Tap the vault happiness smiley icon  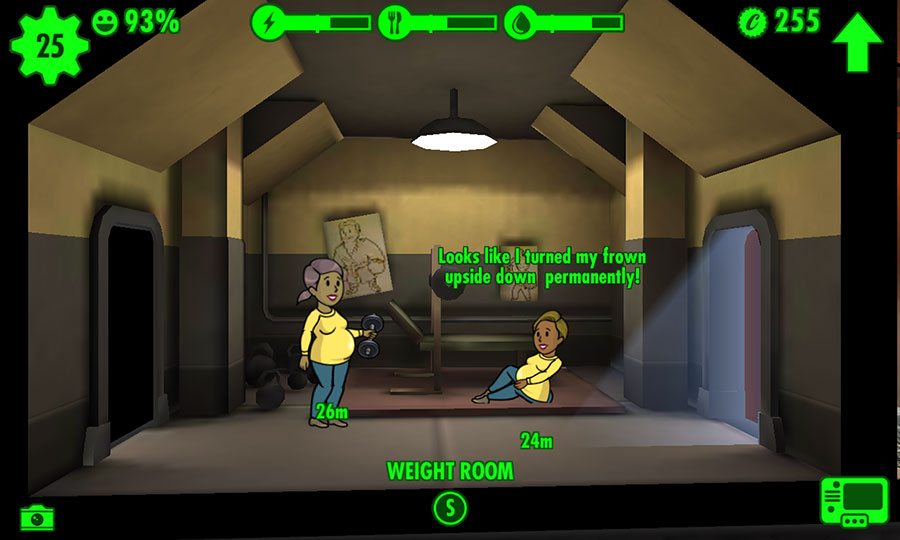[x=105, y=21]
